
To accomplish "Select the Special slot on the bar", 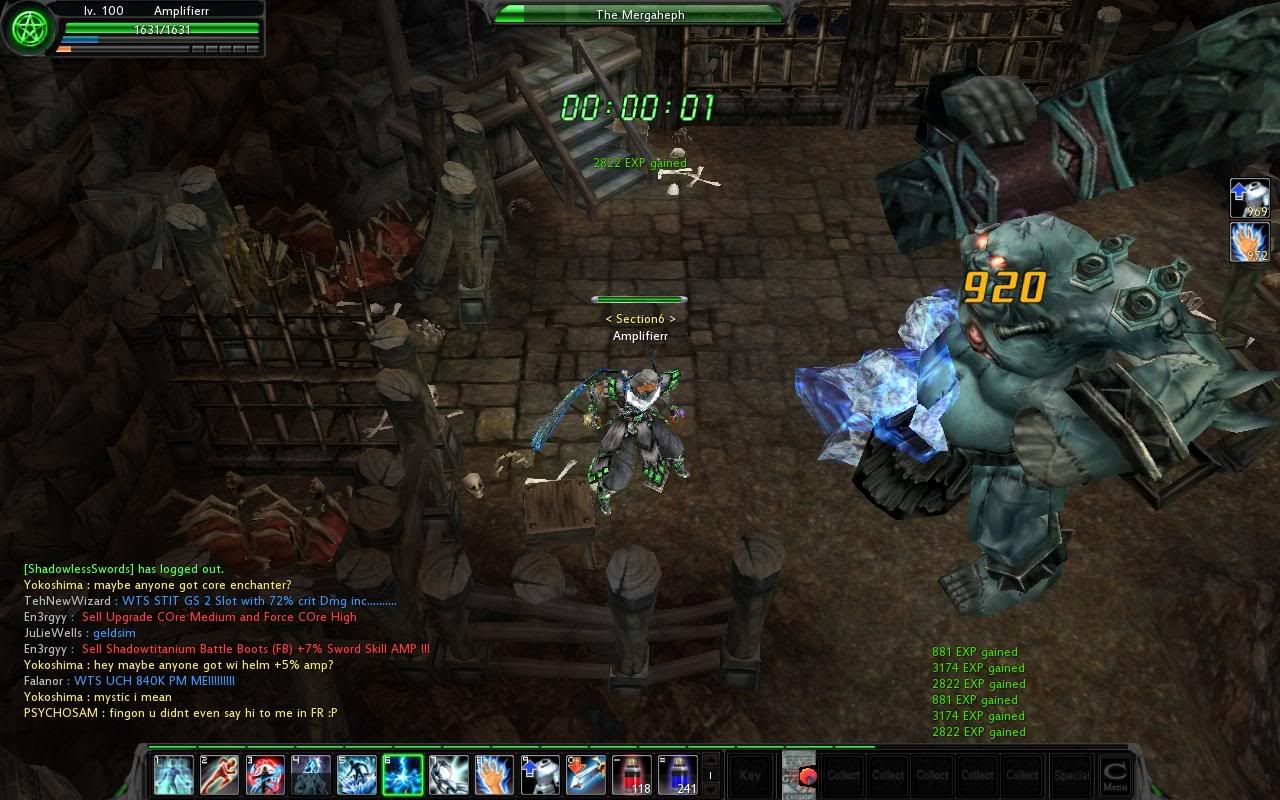I will 1071,775.
